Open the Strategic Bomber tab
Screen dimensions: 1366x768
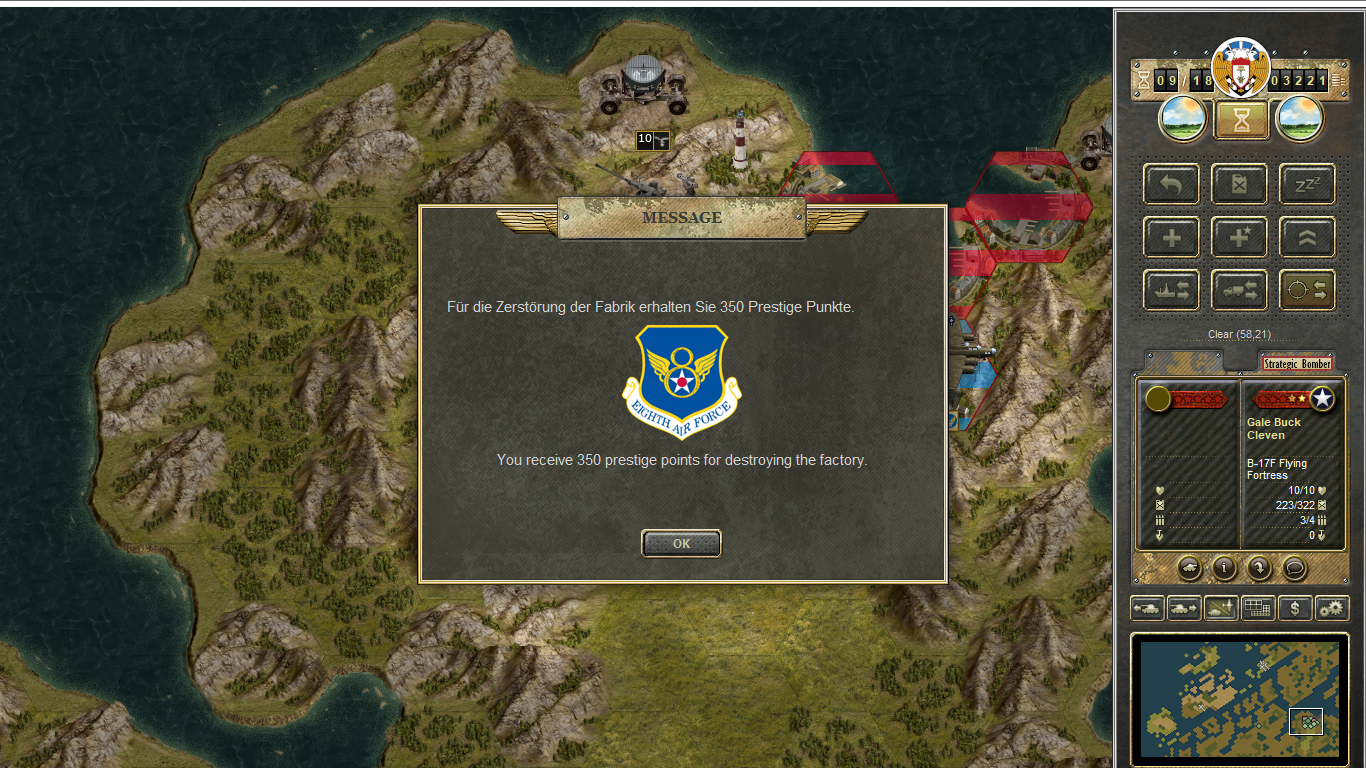1297,364
